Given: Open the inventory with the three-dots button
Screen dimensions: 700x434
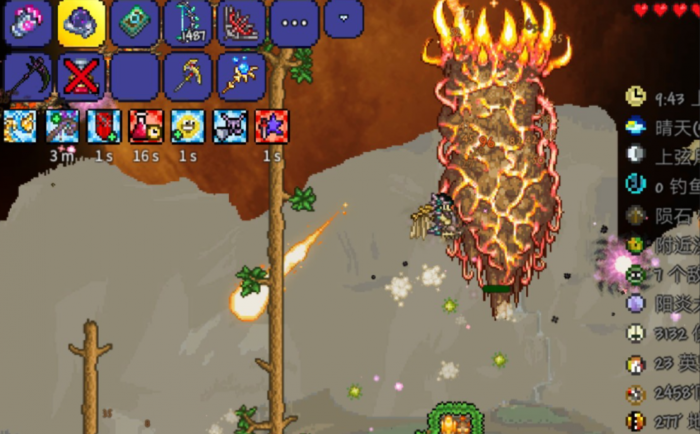Looking at the screenshot, I should pos(296,23).
